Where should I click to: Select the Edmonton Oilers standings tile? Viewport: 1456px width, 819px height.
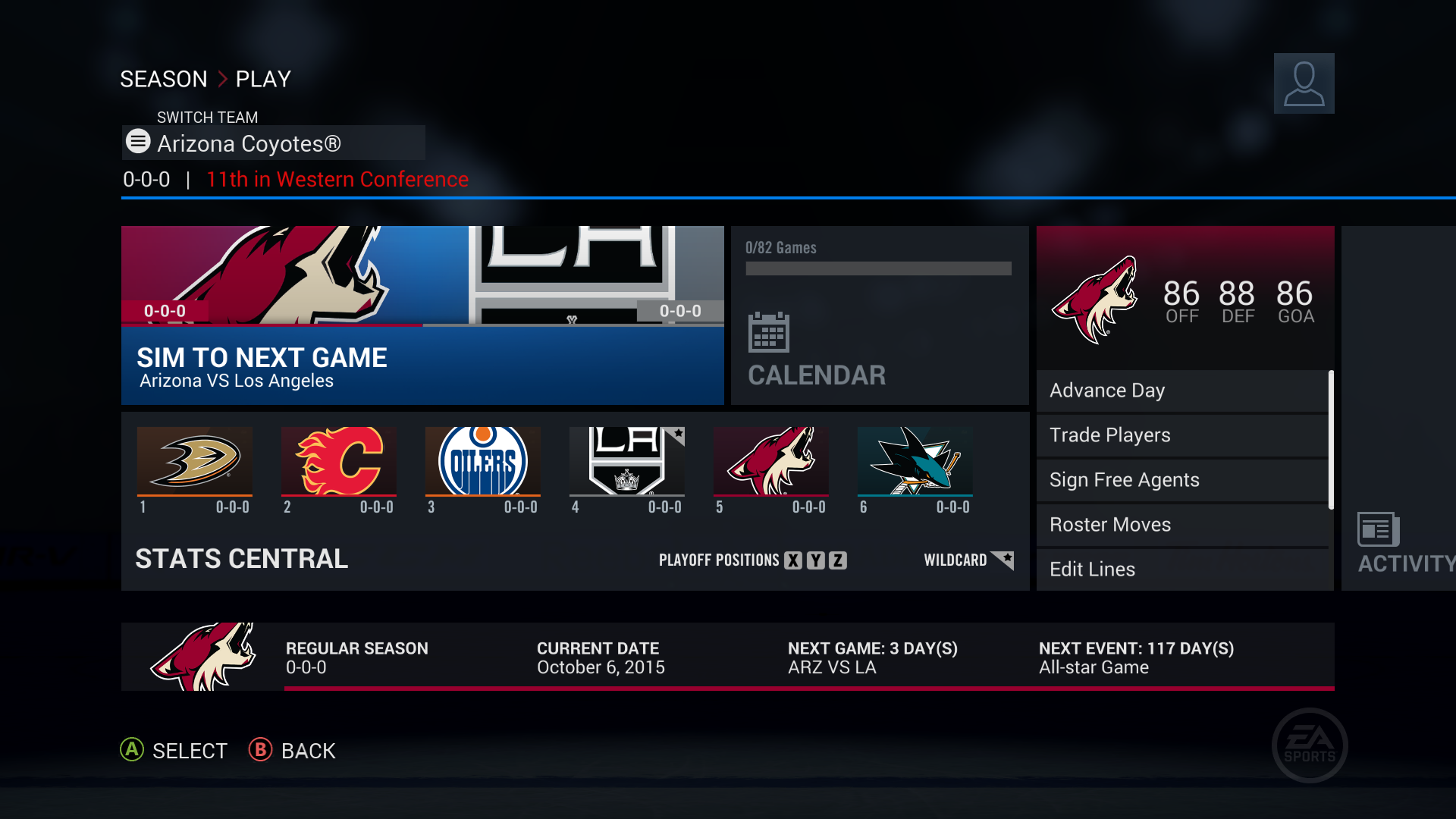click(483, 470)
